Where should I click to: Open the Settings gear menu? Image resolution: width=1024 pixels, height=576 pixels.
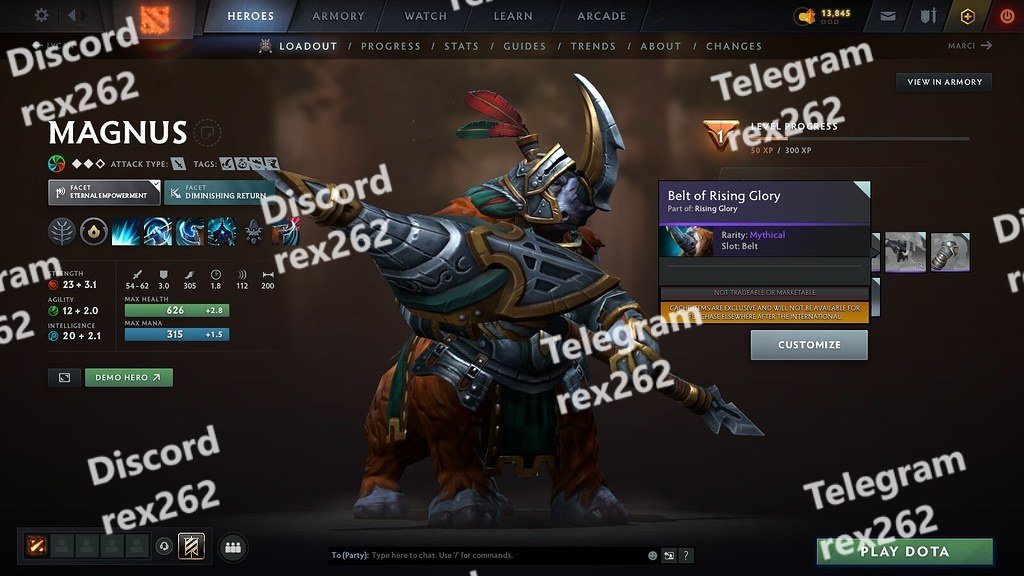click(41, 16)
